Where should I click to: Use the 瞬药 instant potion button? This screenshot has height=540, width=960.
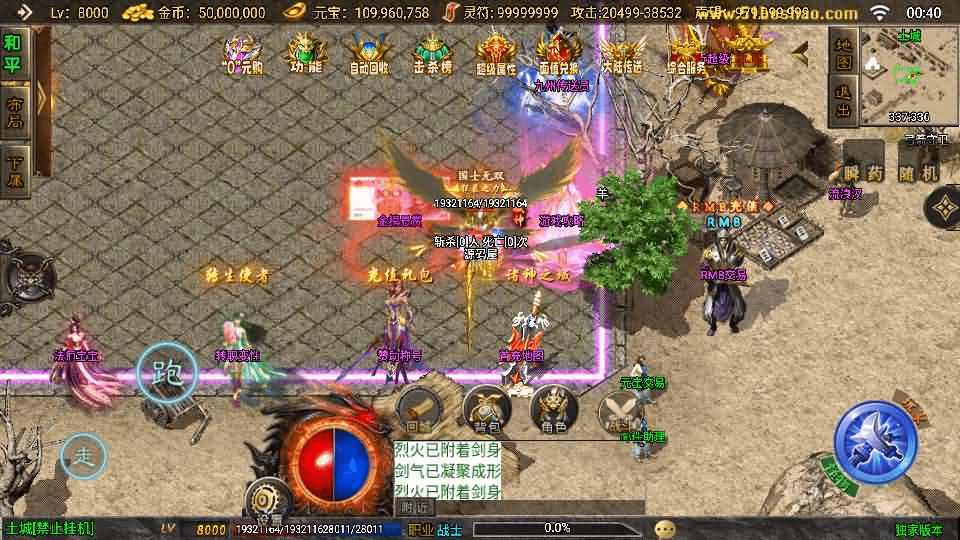pos(863,173)
